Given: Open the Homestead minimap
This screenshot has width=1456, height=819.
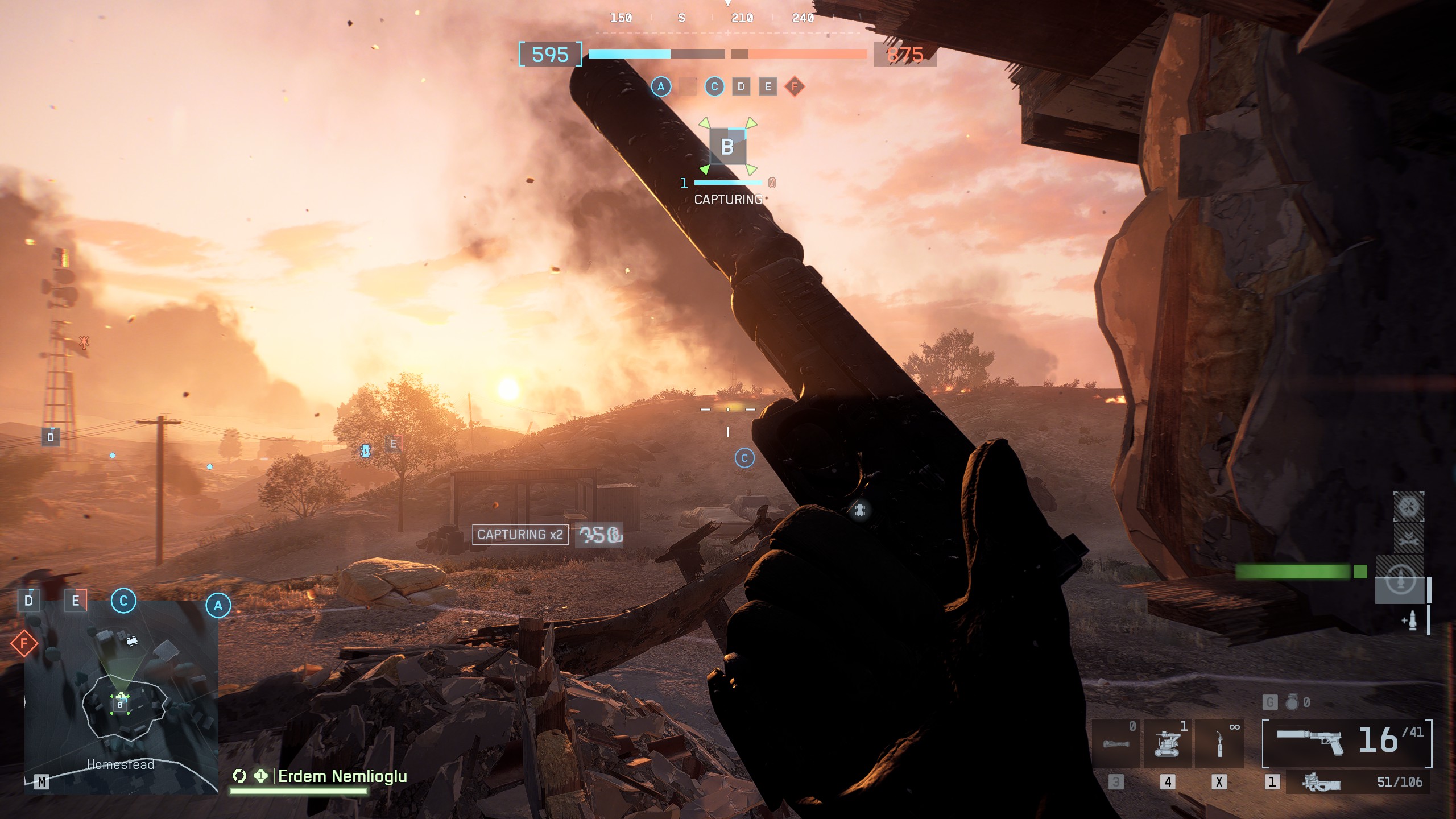Looking at the screenshot, I should click(121, 697).
